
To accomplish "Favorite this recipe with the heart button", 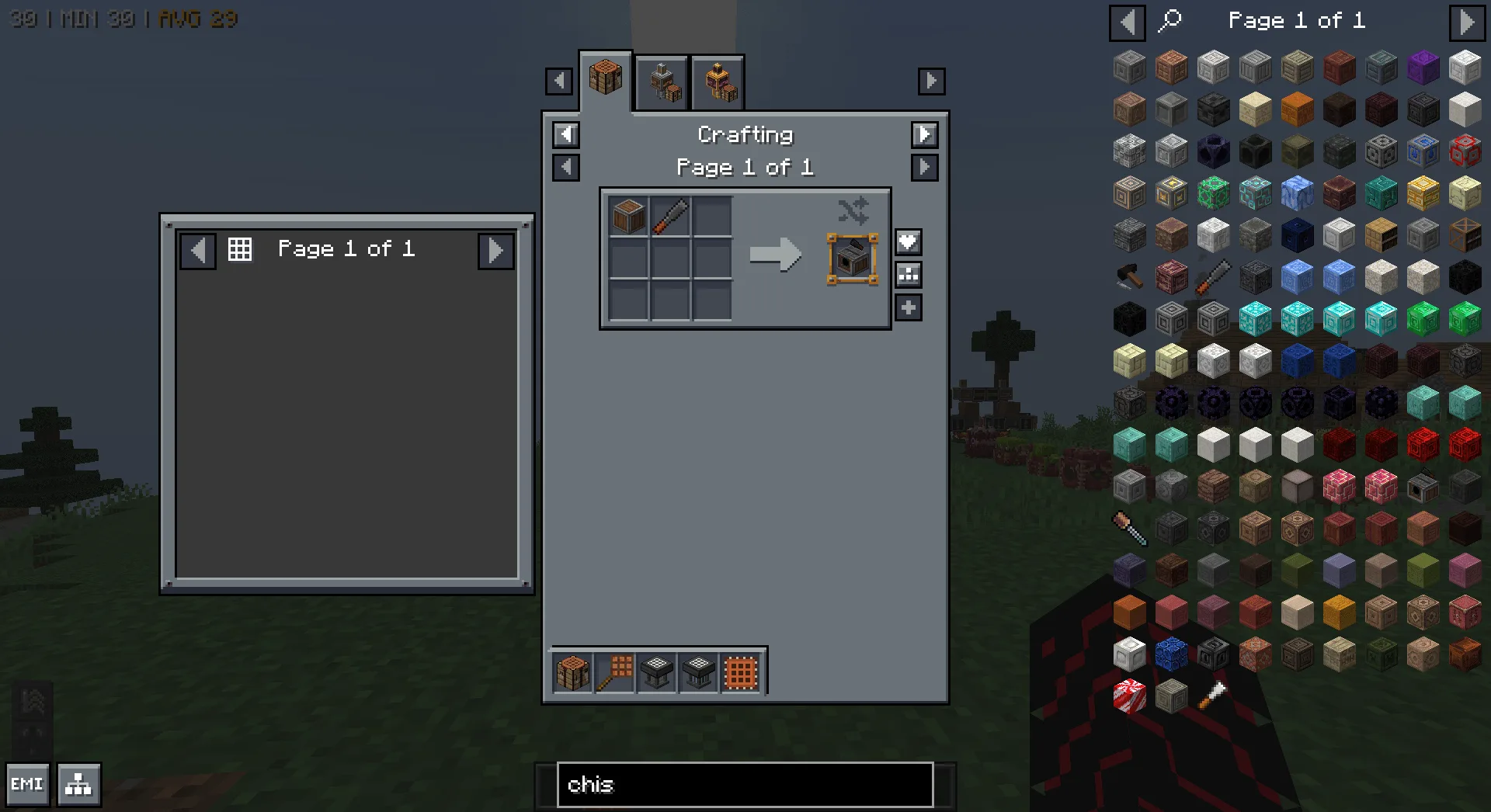I will (x=908, y=242).
